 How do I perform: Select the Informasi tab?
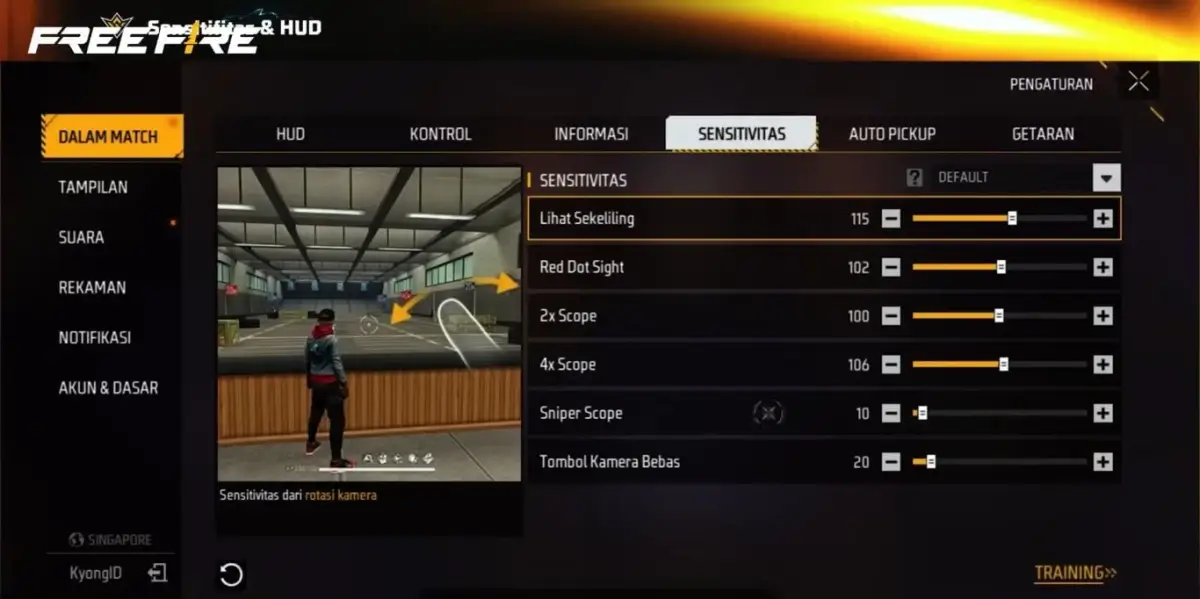point(591,134)
